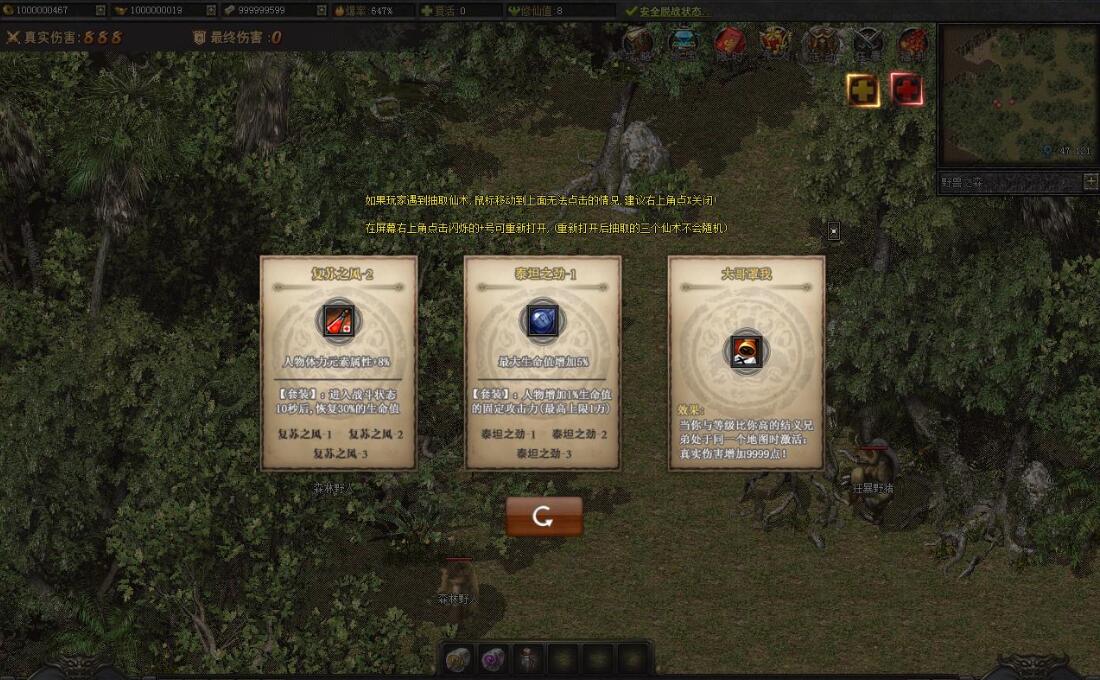This screenshot has width=1100, height=680.
Task: Click the red plus icon
Action: (x=906, y=90)
